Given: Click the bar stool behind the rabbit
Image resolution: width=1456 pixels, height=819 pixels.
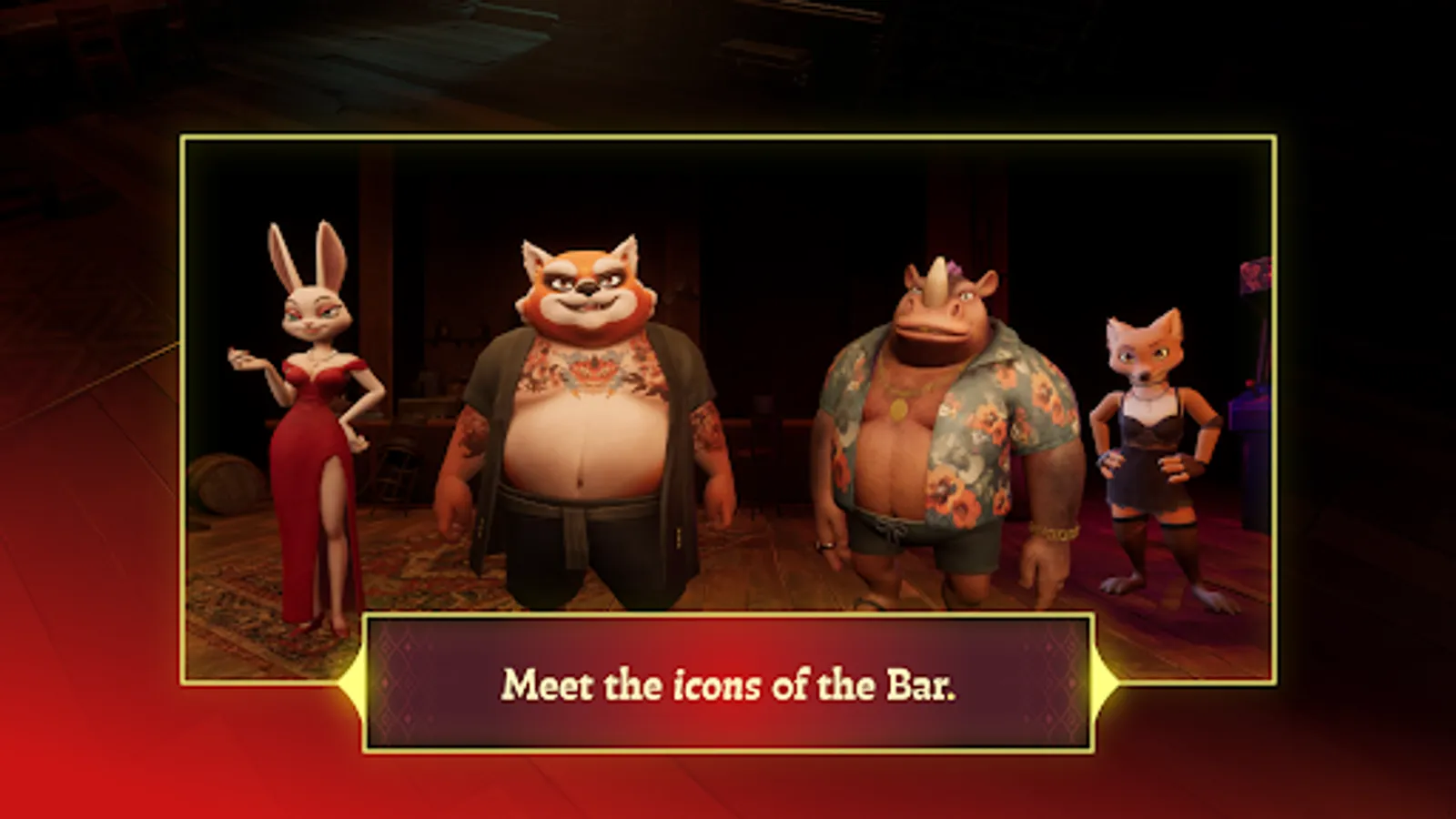Looking at the screenshot, I should (396, 473).
